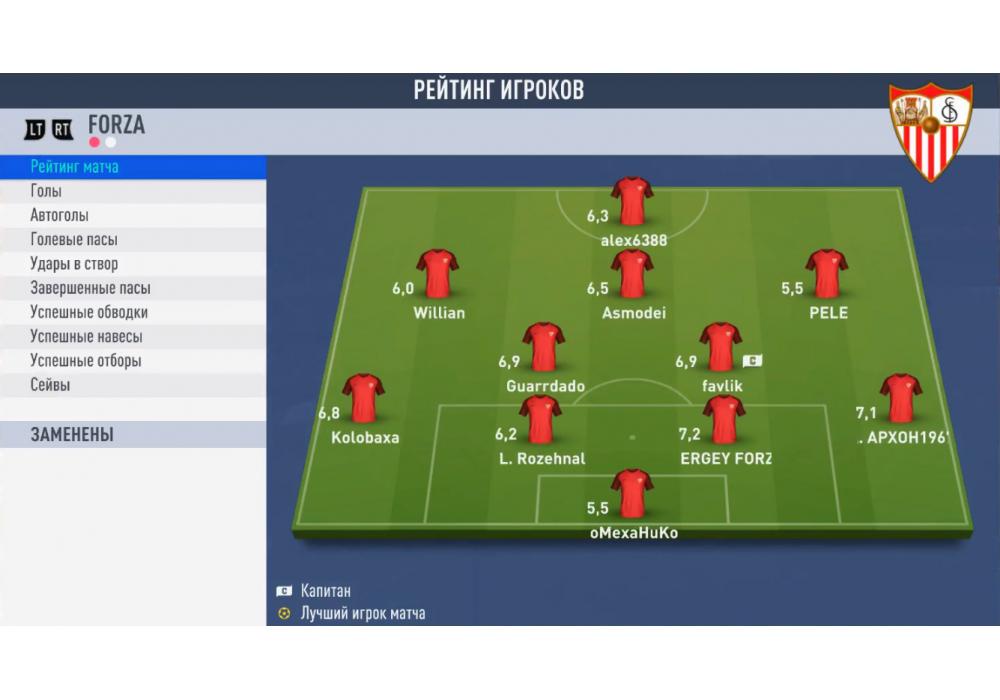The width and height of the screenshot is (1000, 700).
Task: Choose defender L. Rozehnal
Action: (x=540, y=420)
